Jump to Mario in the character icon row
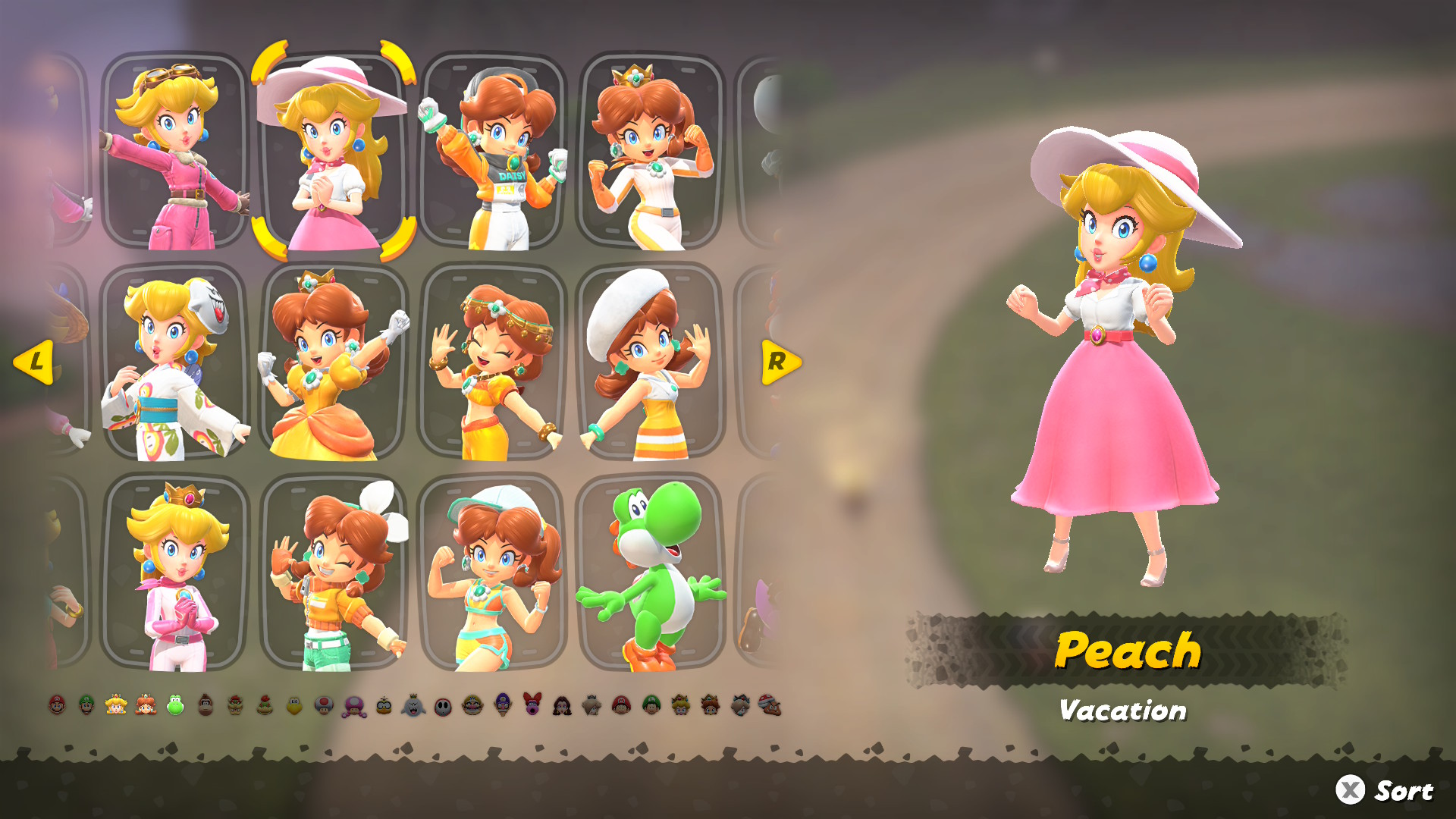This screenshot has width=1456, height=819. (x=58, y=705)
